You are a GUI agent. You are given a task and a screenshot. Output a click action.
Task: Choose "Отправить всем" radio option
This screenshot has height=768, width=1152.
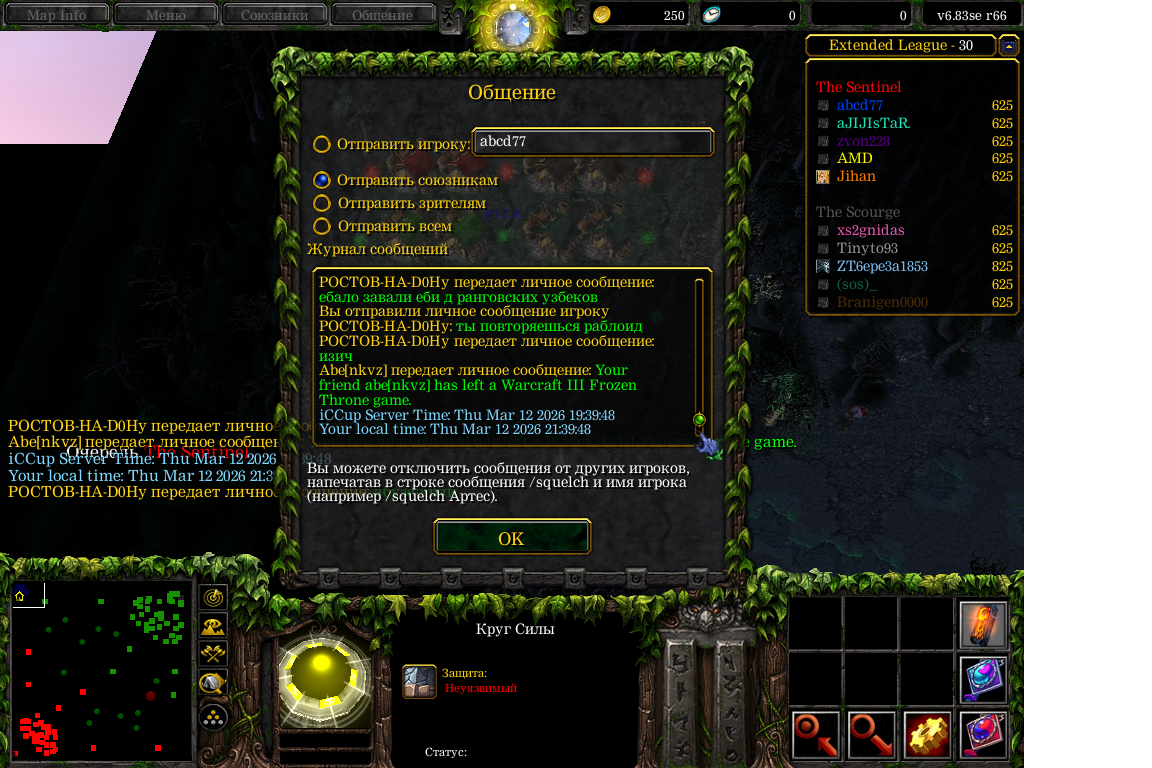(322, 227)
